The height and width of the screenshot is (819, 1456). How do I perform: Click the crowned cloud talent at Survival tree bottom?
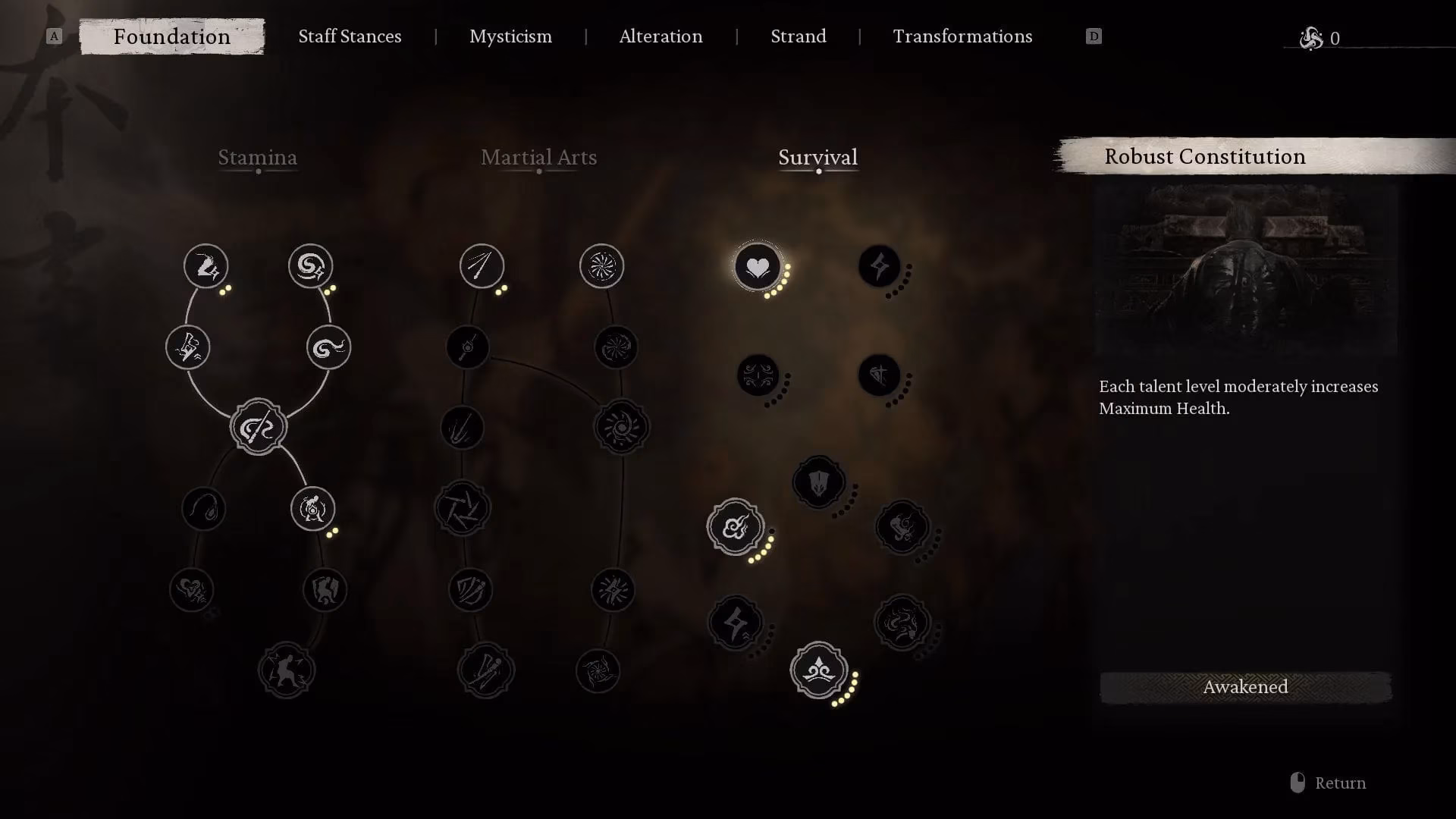(819, 670)
